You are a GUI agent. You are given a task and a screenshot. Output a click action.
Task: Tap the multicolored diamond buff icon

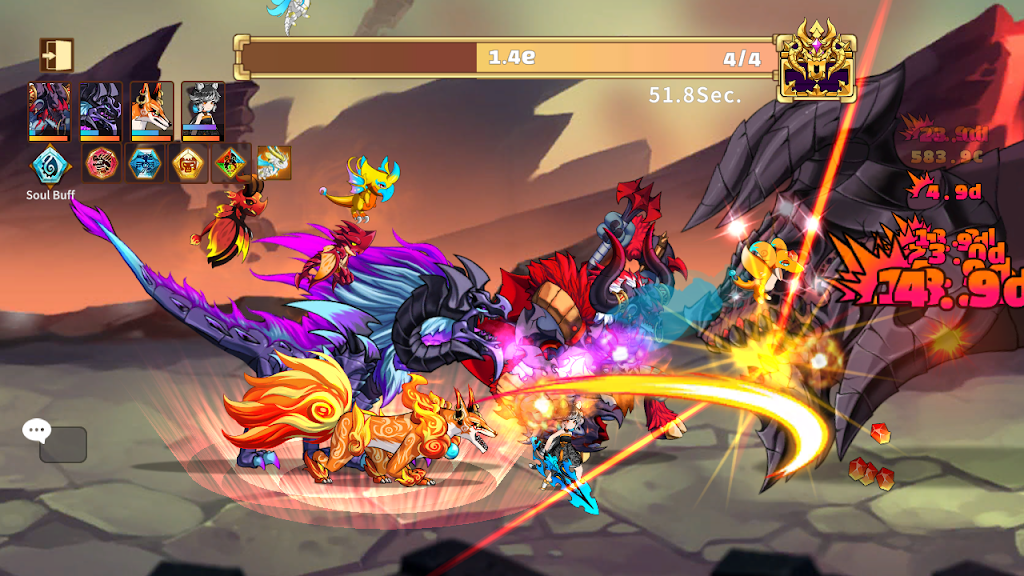[232, 163]
